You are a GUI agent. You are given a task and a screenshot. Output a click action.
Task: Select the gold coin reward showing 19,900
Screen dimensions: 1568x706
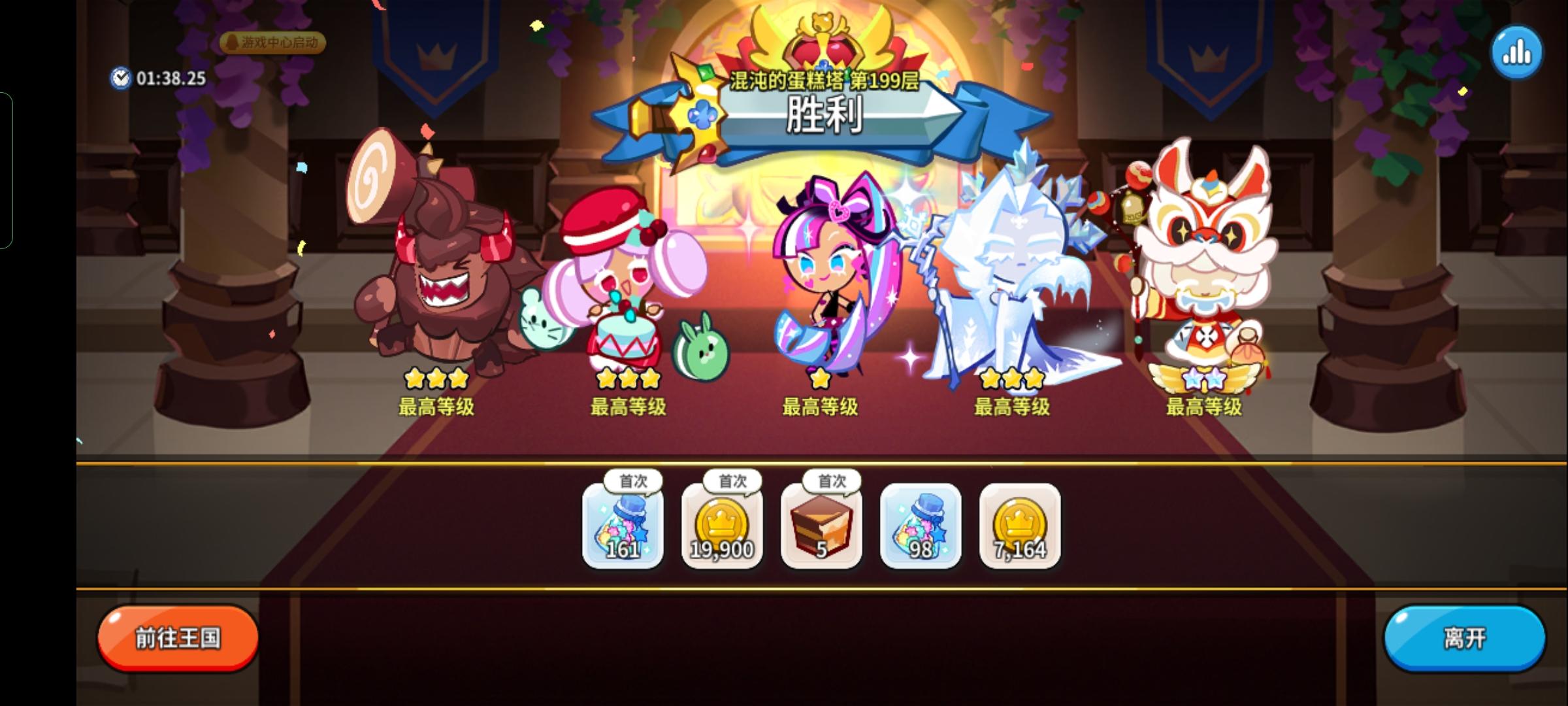pos(721,528)
